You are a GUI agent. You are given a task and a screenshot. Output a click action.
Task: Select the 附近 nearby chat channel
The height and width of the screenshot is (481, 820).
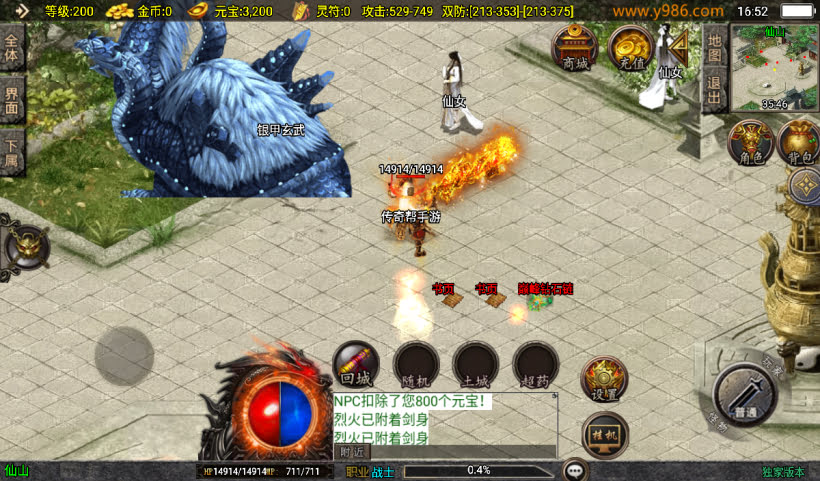click(x=351, y=452)
